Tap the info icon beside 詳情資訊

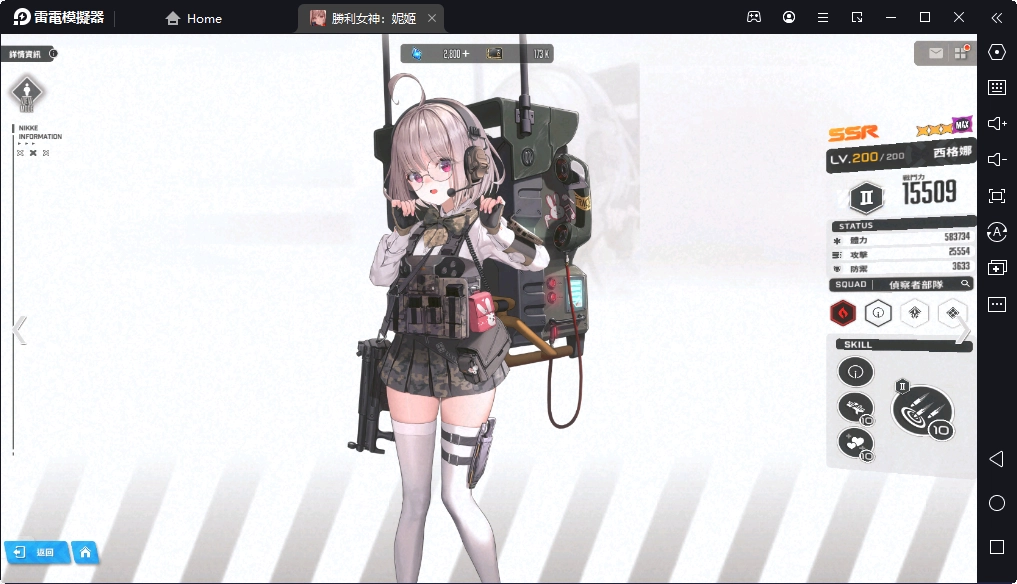coord(53,54)
